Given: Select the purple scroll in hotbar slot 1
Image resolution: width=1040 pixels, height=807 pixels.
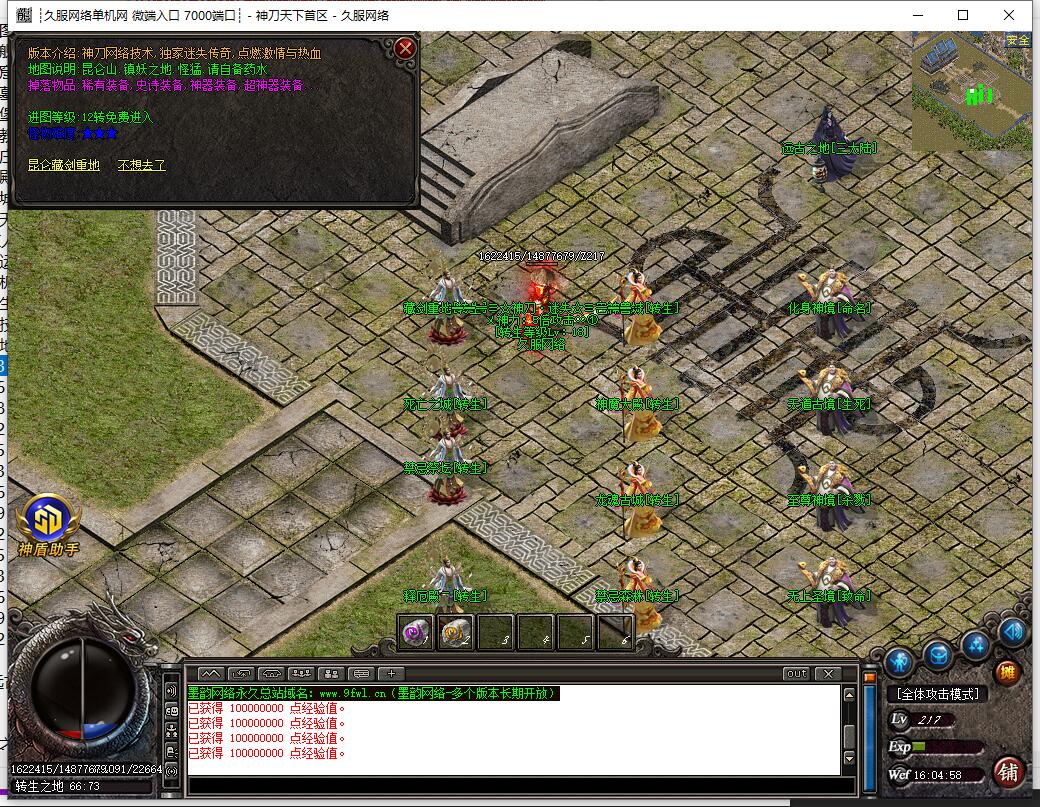Looking at the screenshot, I should 416,632.
